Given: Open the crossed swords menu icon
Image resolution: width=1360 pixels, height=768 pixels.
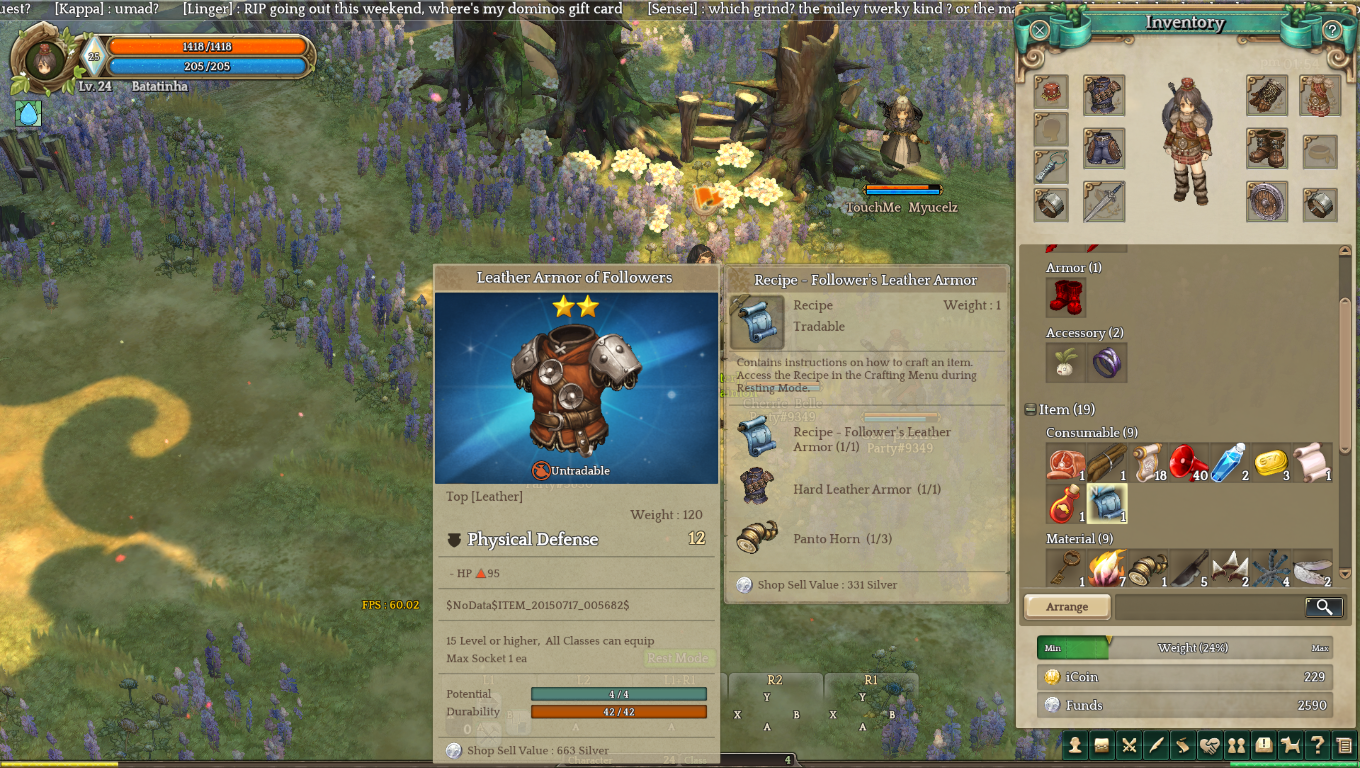Looking at the screenshot, I should (1130, 744).
